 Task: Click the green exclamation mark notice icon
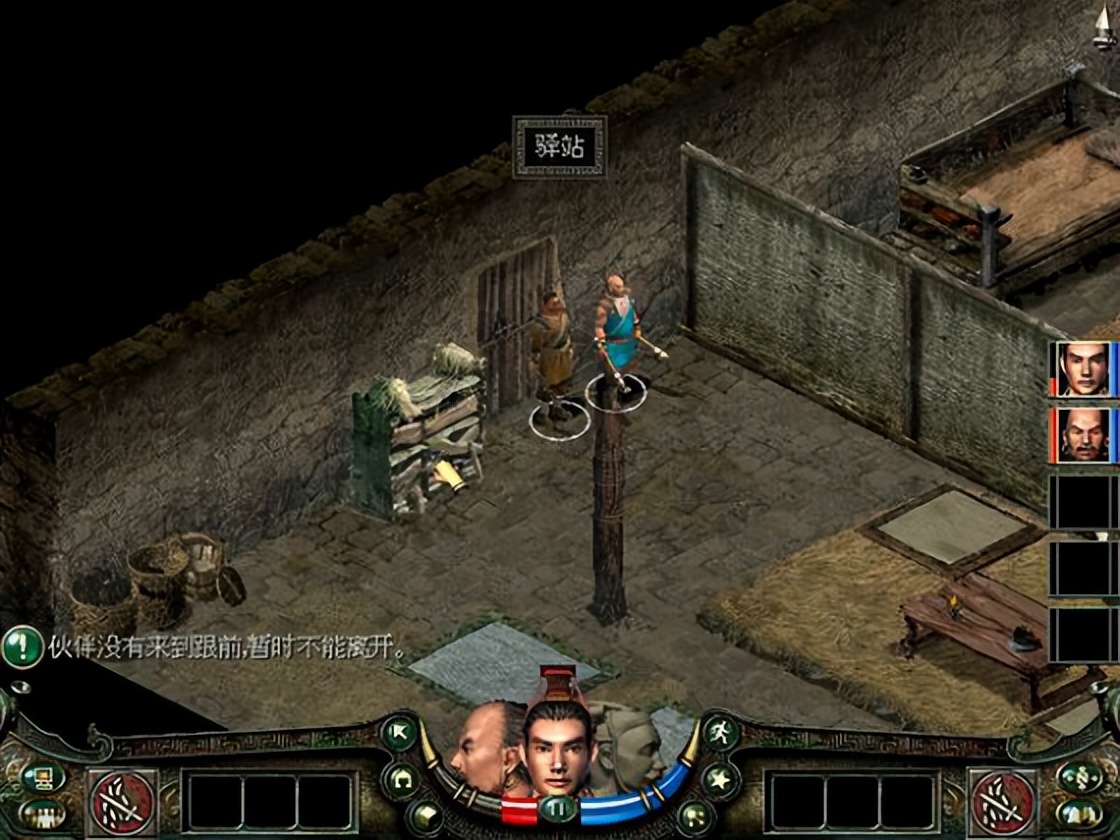(x=22, y=647)
